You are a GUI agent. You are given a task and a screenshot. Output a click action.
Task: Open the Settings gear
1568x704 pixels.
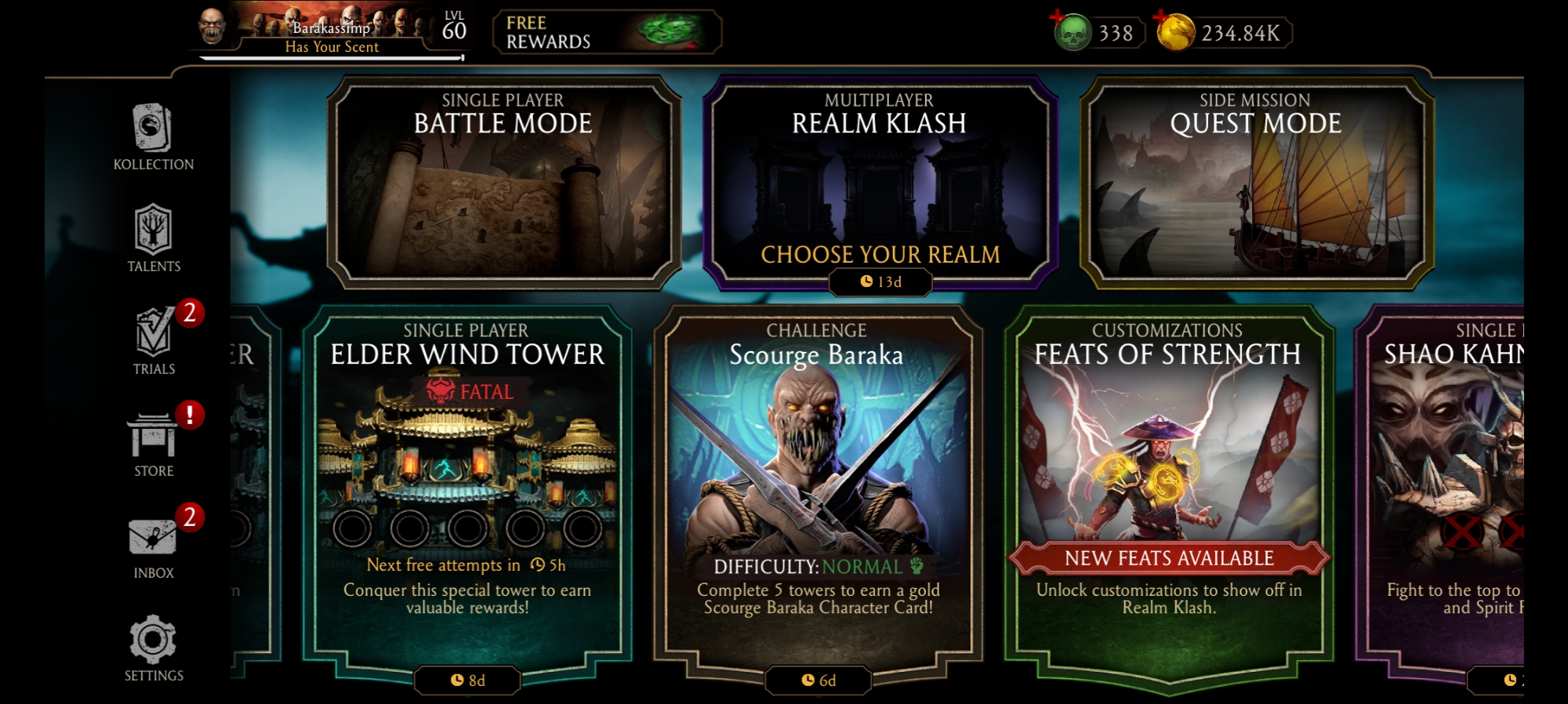pyautogui.click(x=154, y=648)
